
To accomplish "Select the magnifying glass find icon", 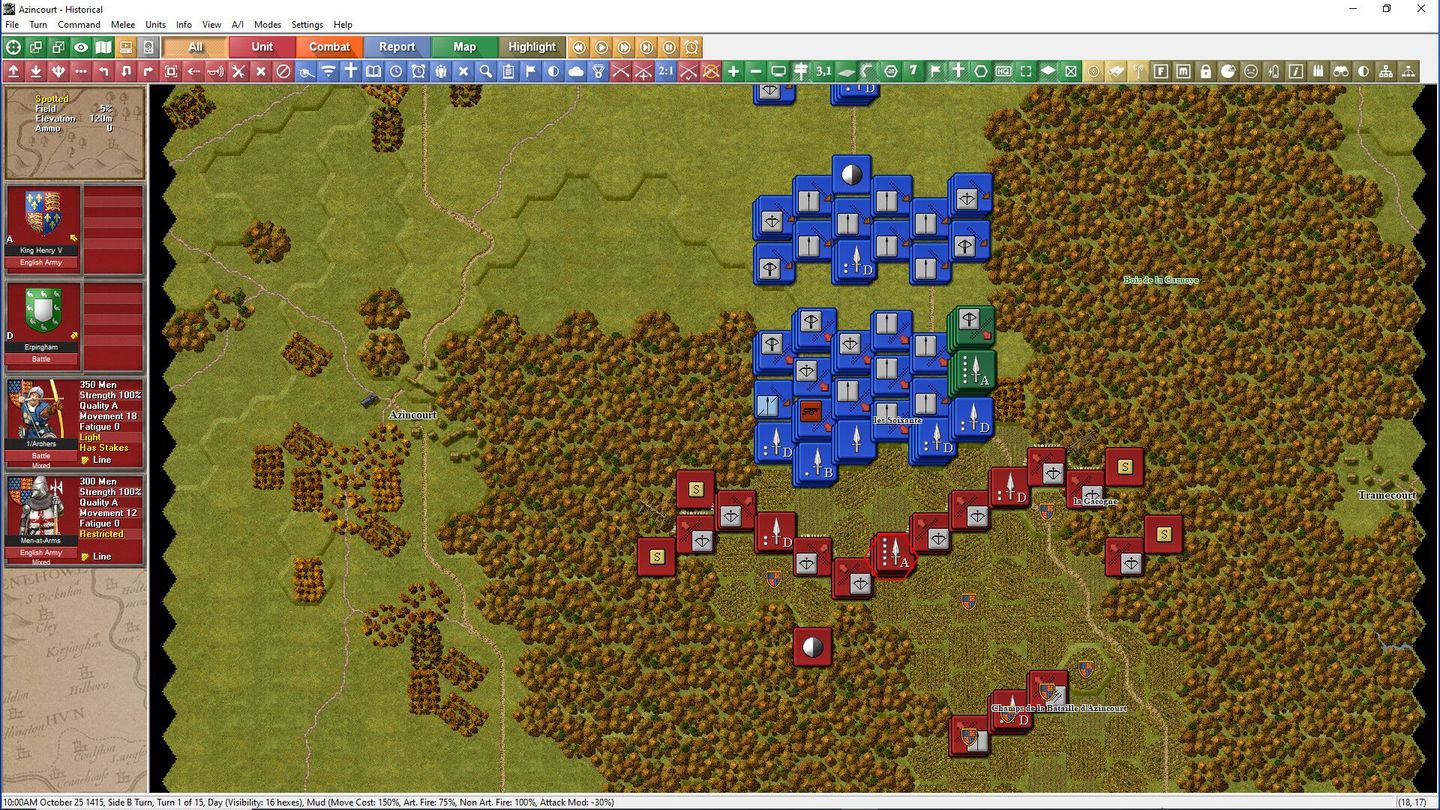I will [x=486, y=72].
